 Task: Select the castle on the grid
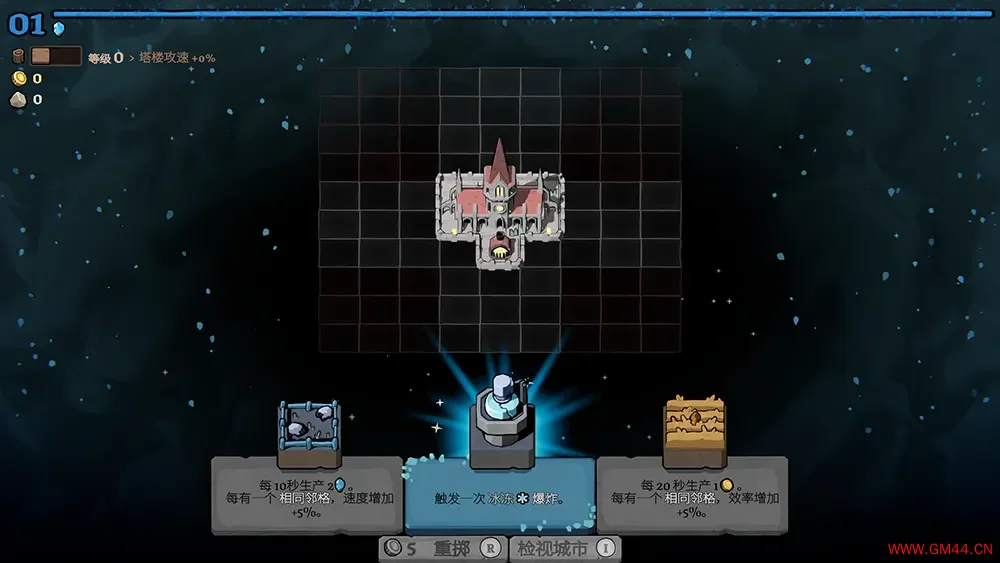click(x=499, y=210)
